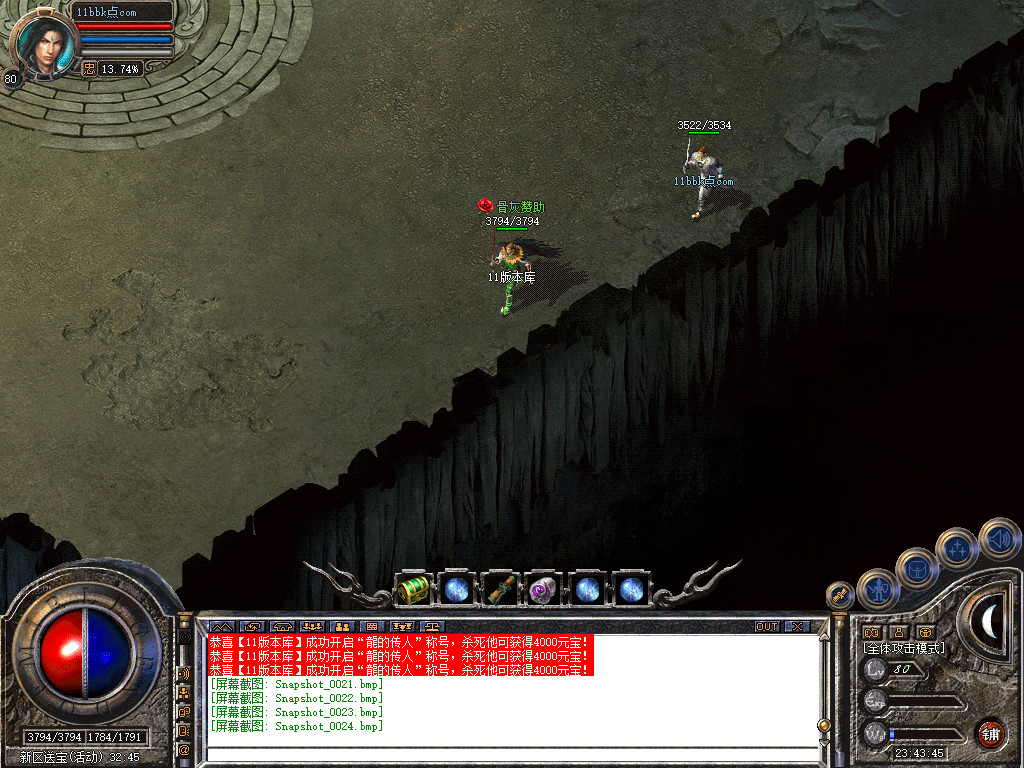Use the bamboo scroll hotbar item

(499, 589)
